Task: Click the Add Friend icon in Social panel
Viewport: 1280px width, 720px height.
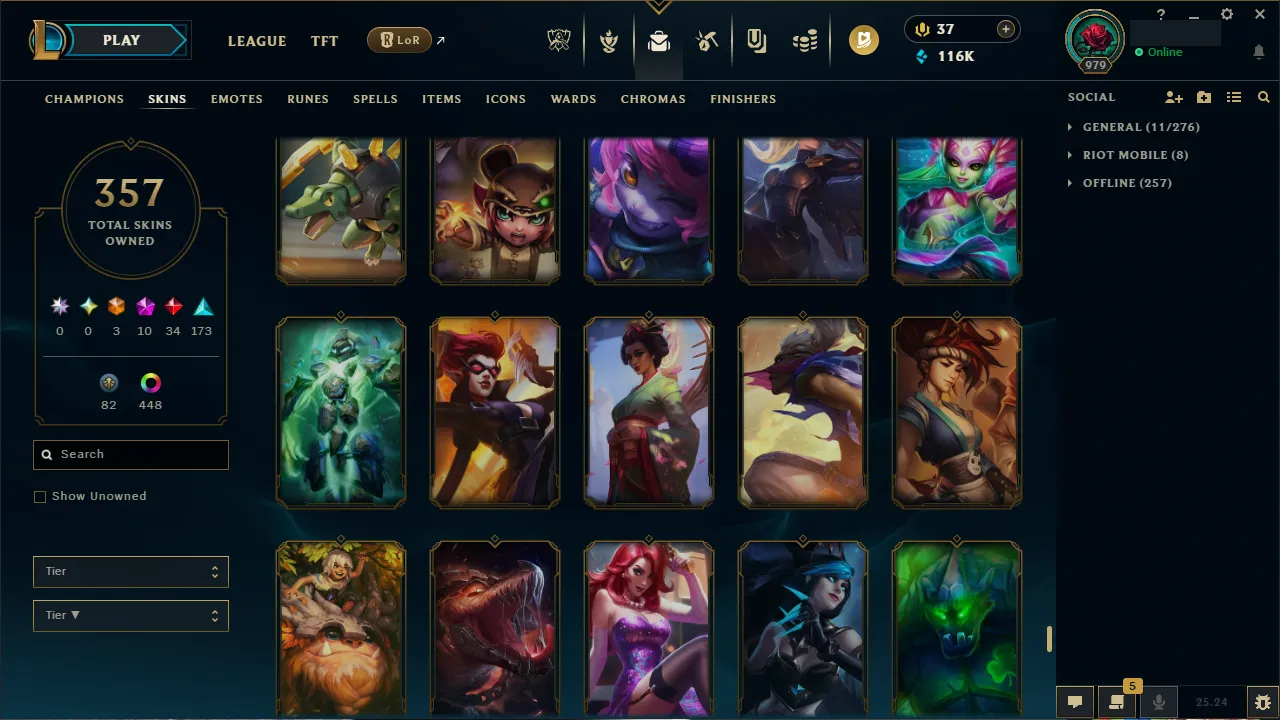Action: click(x=1173, y=97)
